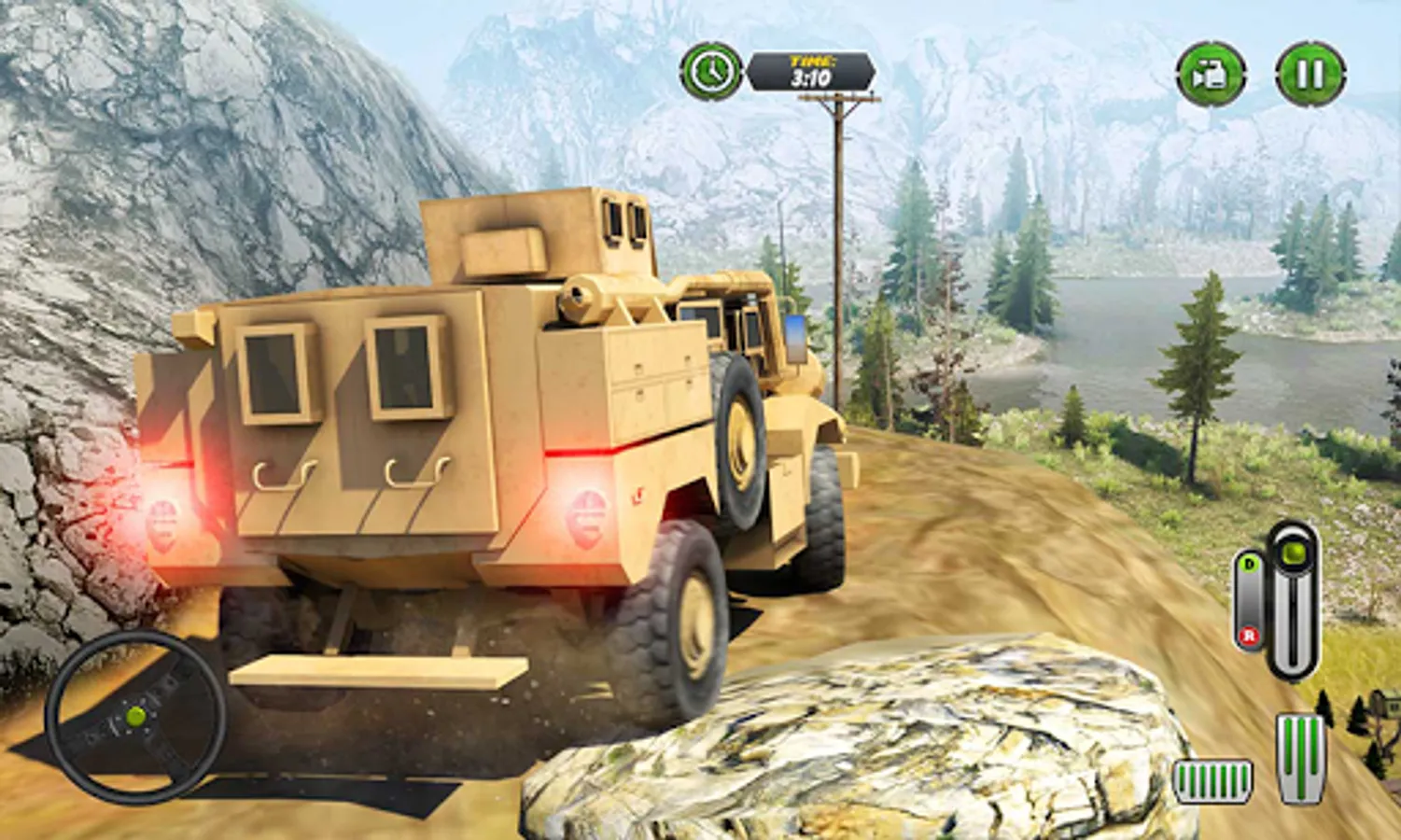
Task: Turn the steering wheel control
Action: 135,717
